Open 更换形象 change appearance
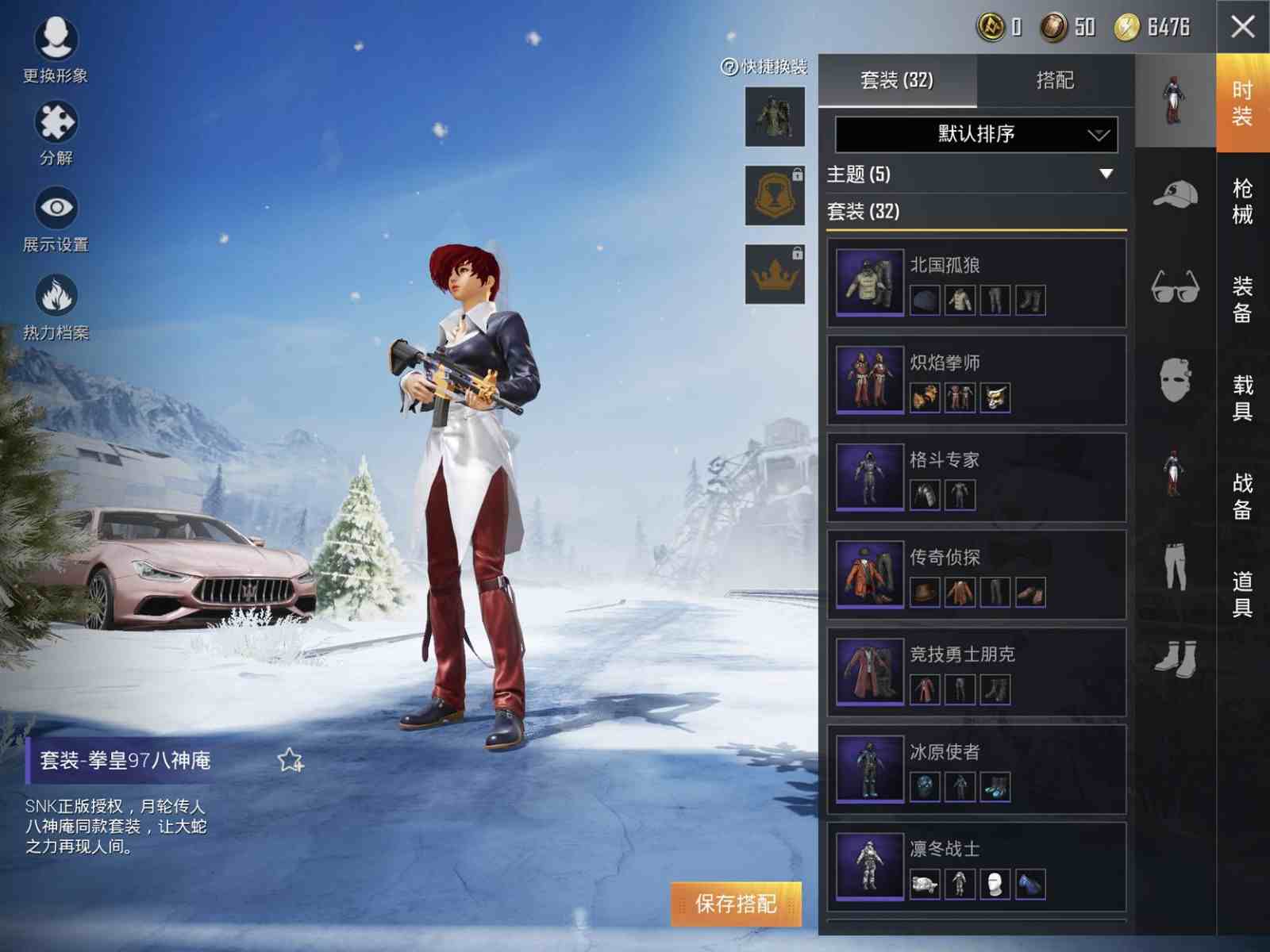Viewport: 1270px width, 952px height. 56,49
